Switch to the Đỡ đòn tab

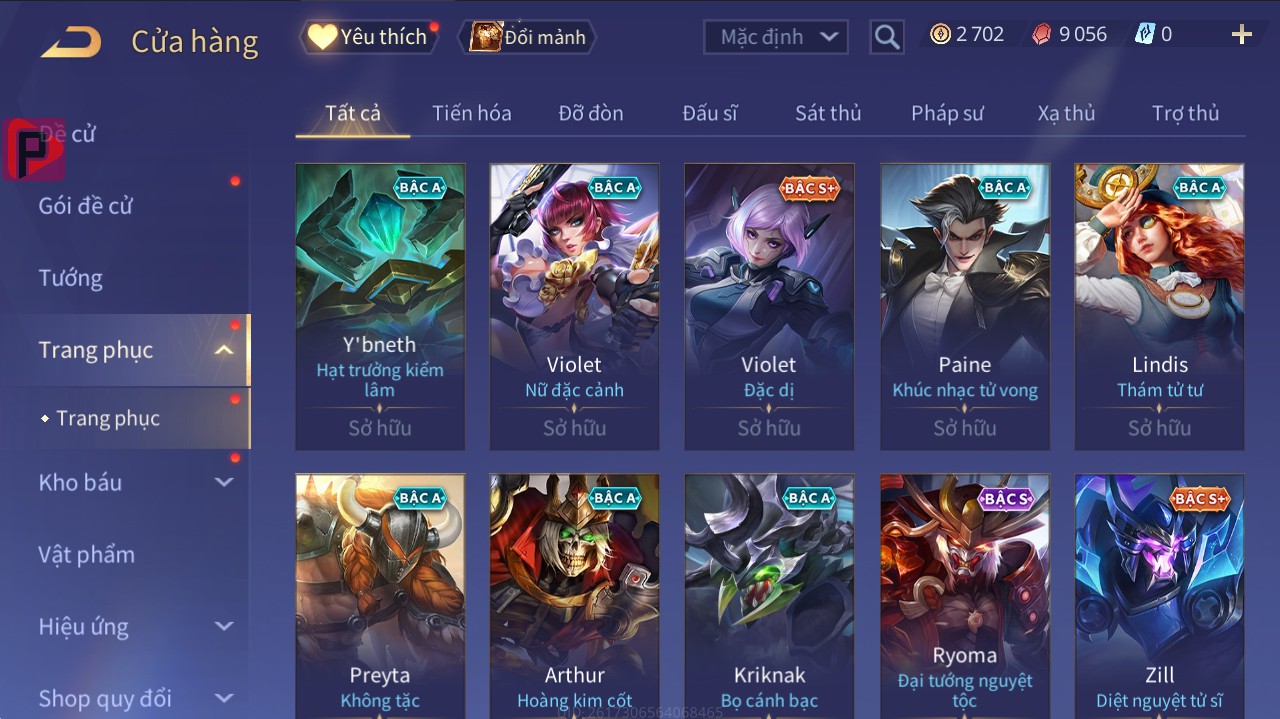(x=590, y=113)
